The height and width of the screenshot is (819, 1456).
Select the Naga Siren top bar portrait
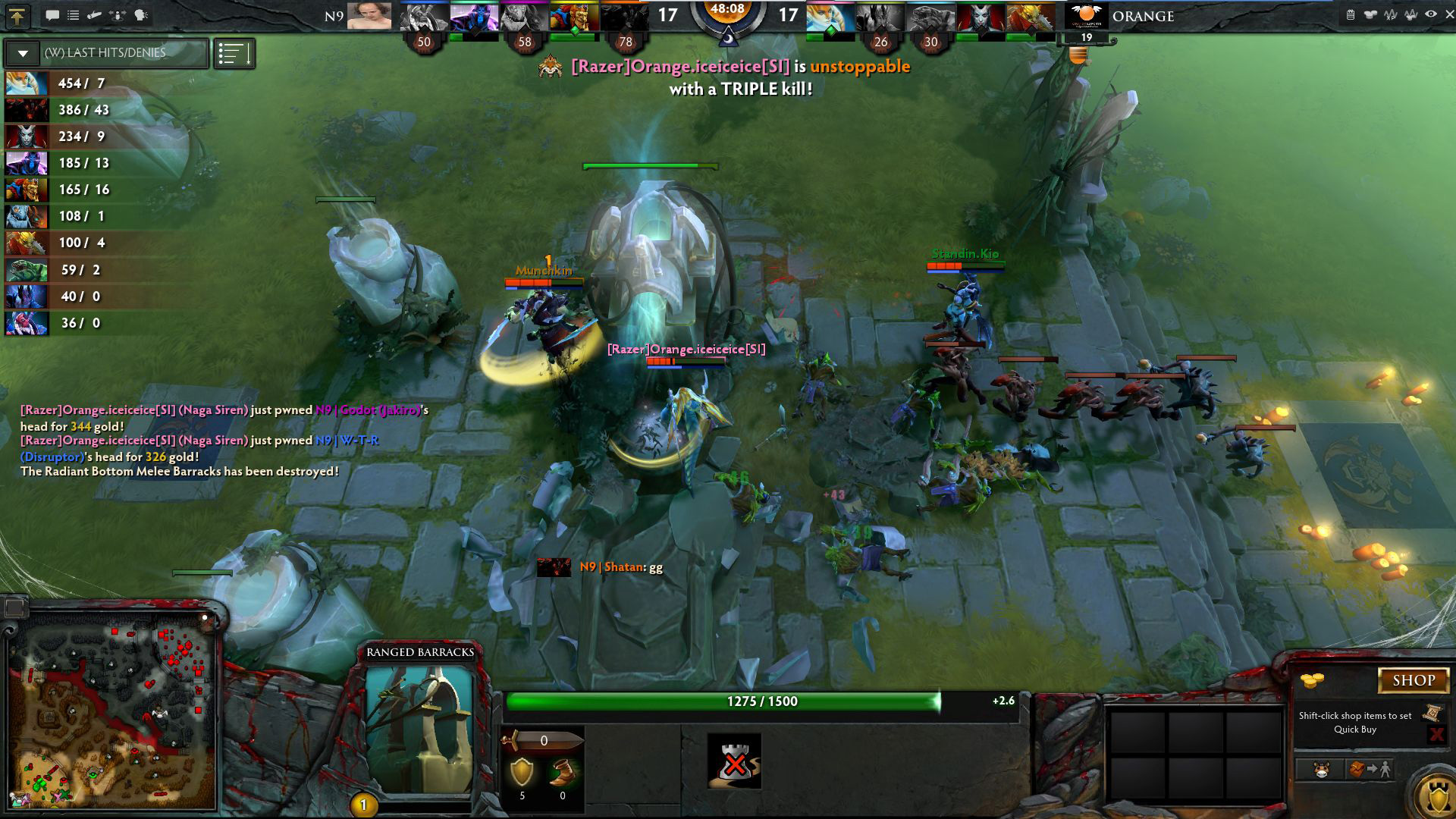point(830,17)
